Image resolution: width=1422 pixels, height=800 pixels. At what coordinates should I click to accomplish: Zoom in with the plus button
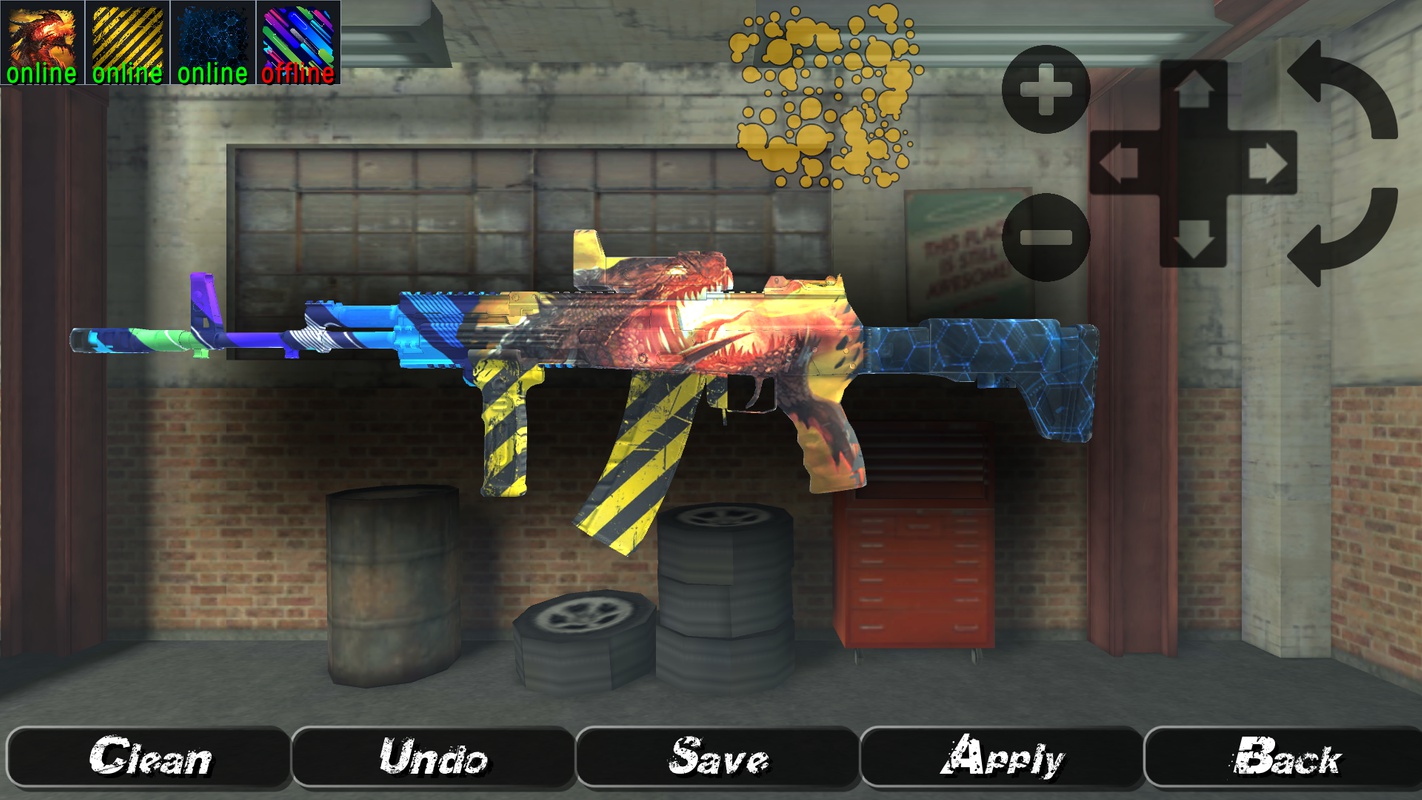point(1045,90)
